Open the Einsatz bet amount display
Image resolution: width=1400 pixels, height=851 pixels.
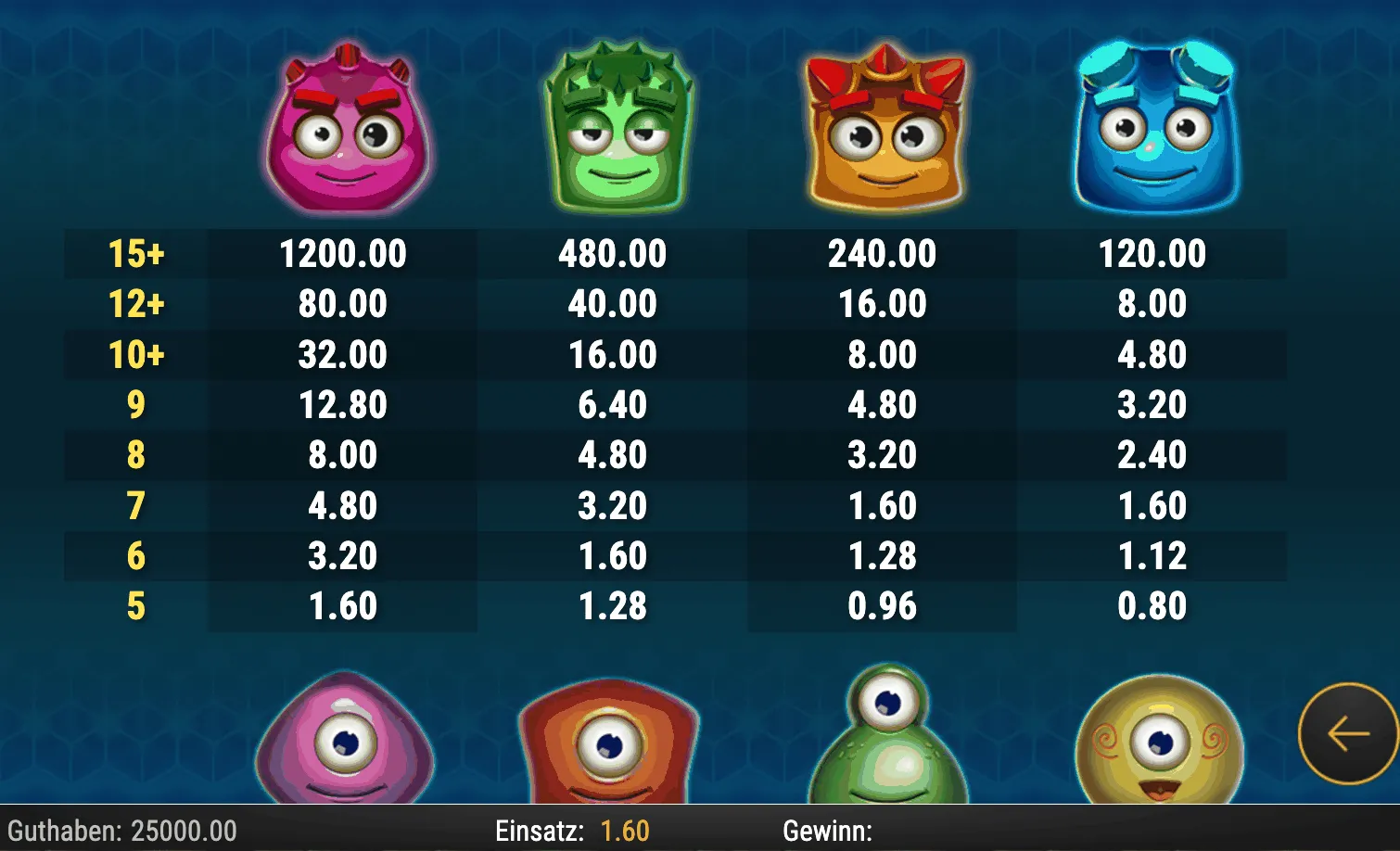click(541, 830)
